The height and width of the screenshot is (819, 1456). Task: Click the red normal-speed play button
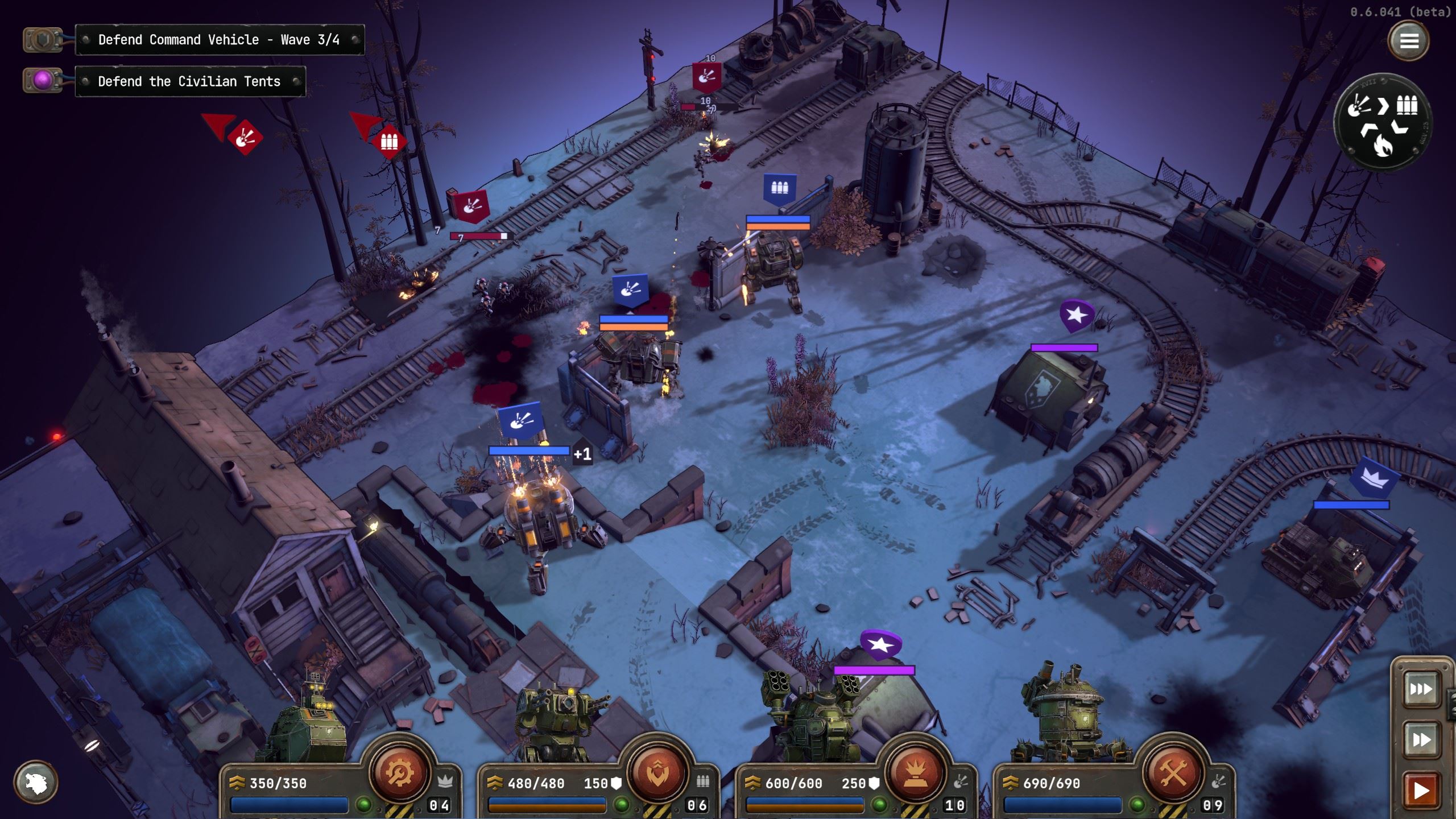click(1420, 790)
